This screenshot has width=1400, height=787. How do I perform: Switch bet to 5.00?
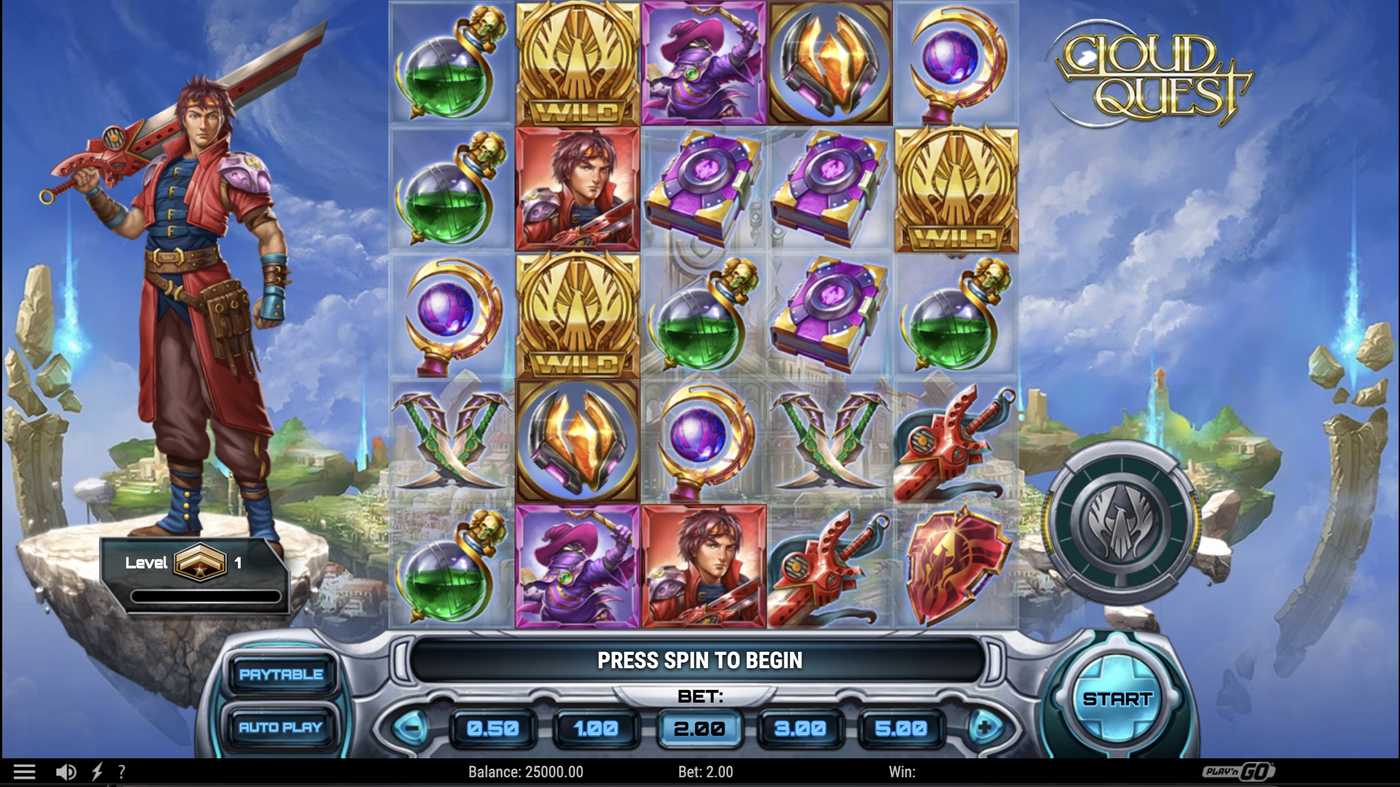coord(902,729)
